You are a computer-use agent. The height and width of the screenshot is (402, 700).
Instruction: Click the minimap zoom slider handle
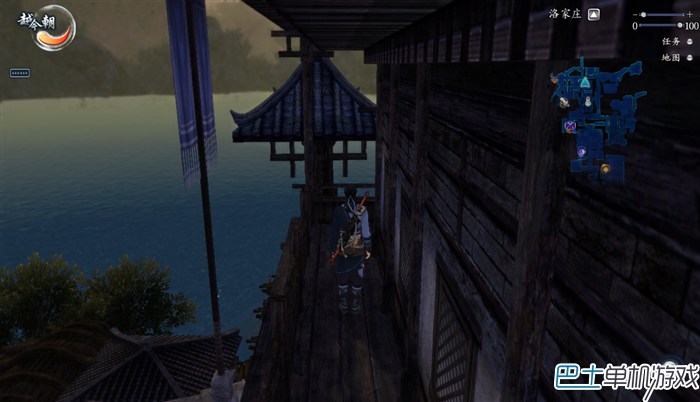(x=643, y=15)
